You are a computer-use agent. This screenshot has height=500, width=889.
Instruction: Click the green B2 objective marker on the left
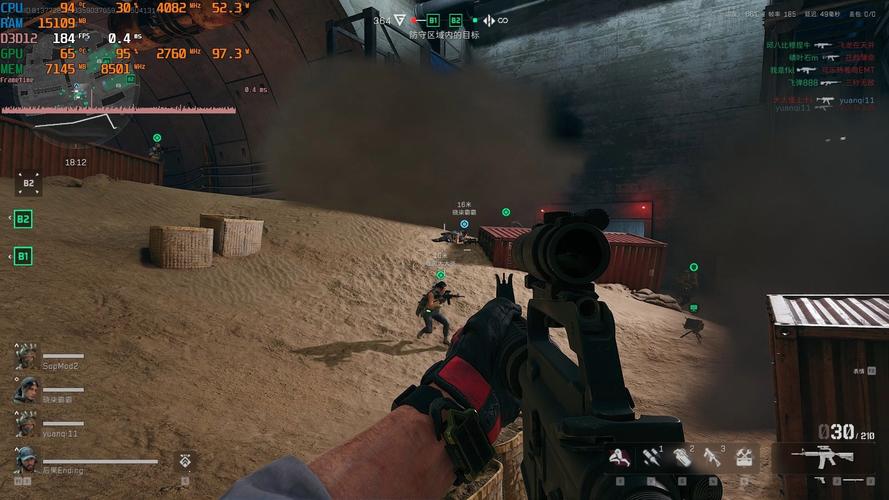[x=23, y=219]
